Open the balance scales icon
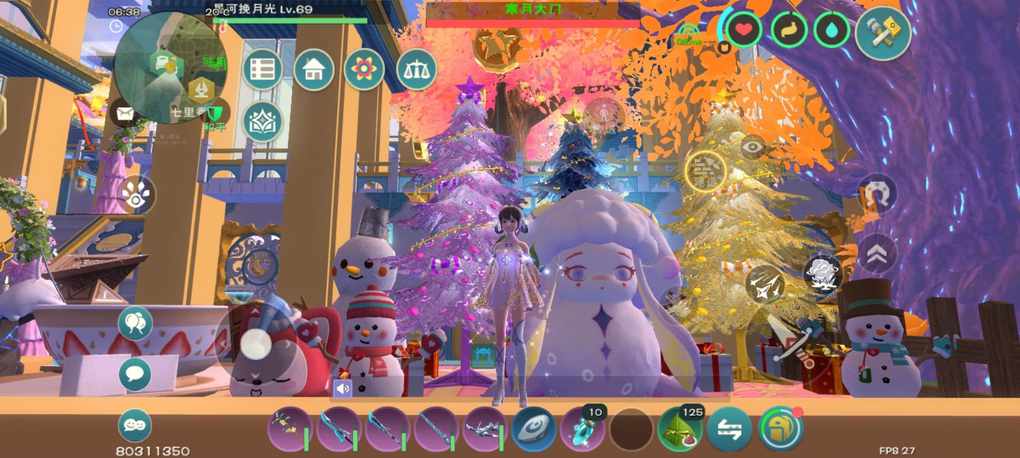This screenshot has height=458, width=1020. tap(416, 69)
